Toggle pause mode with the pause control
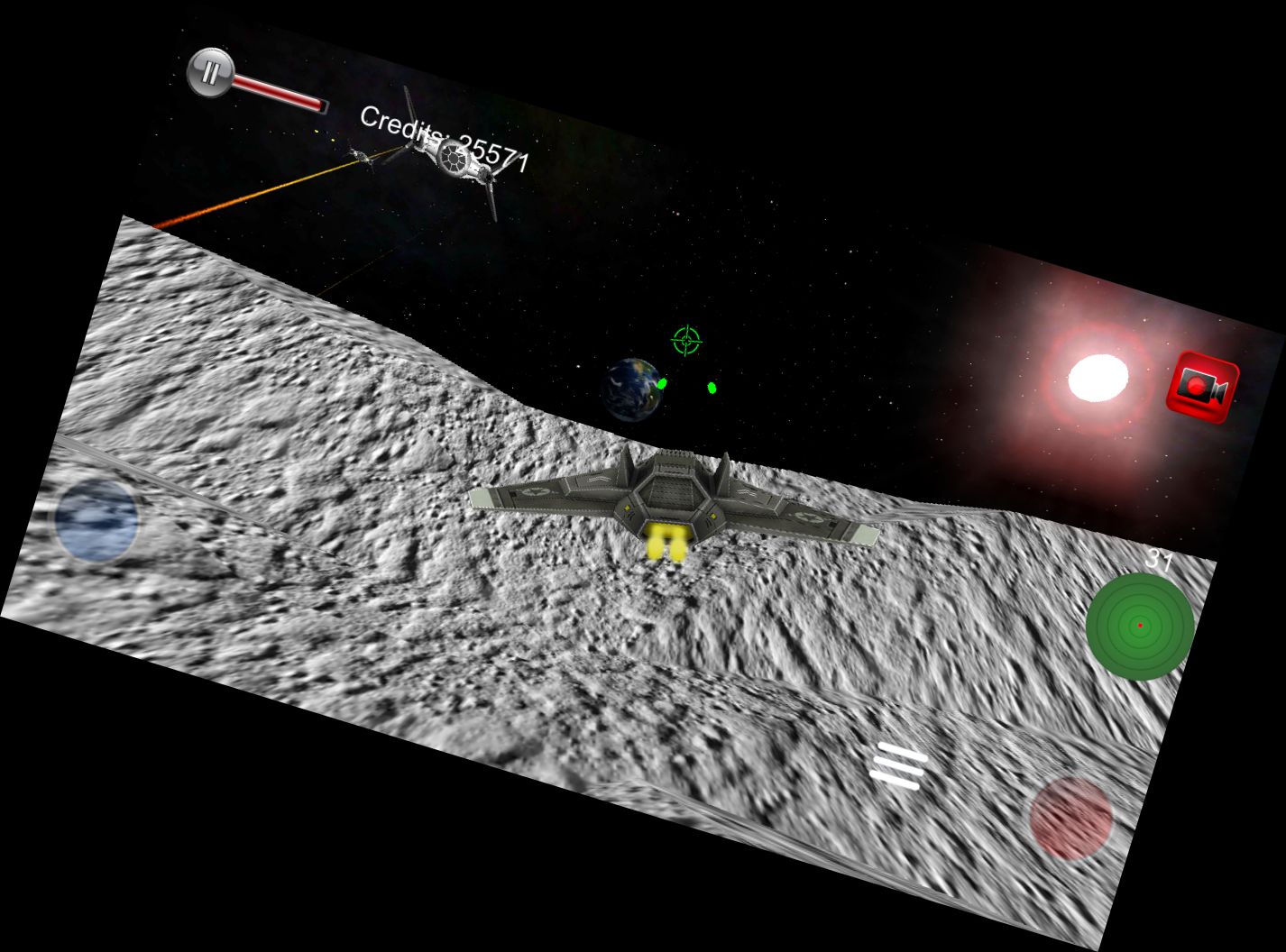 click(x=209, y=71)
